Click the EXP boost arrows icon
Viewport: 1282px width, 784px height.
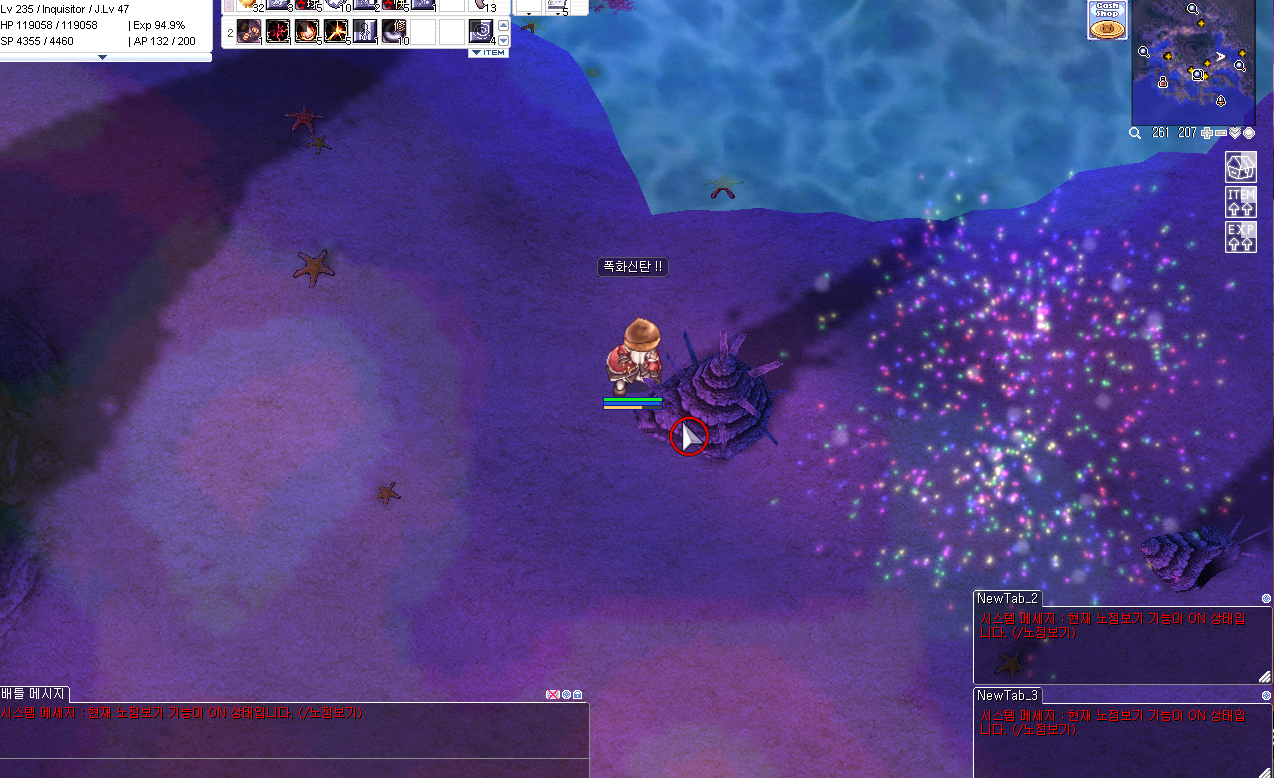pos(1241,237)
